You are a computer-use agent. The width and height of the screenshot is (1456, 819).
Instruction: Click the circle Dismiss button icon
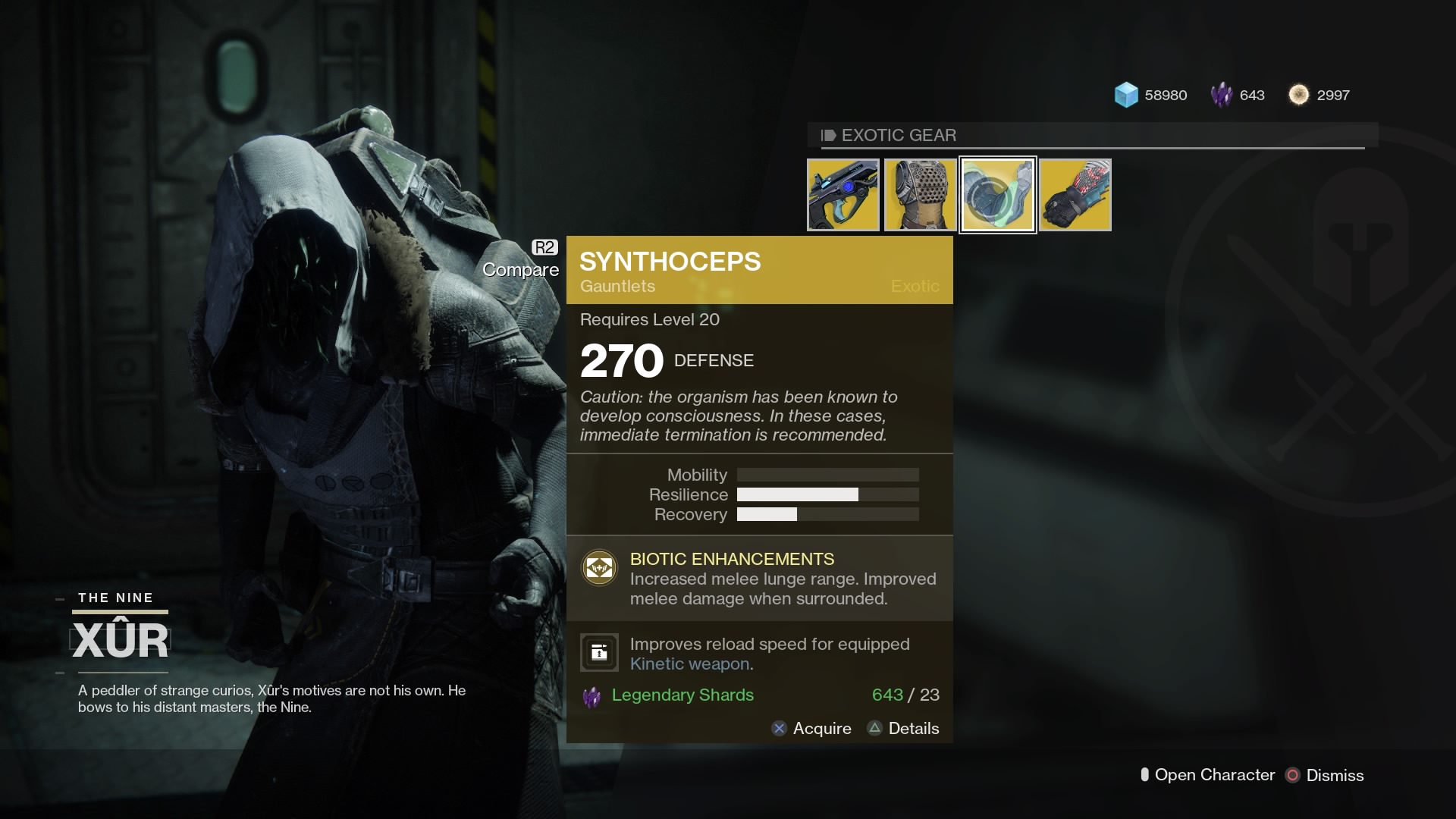(1293, 775)
